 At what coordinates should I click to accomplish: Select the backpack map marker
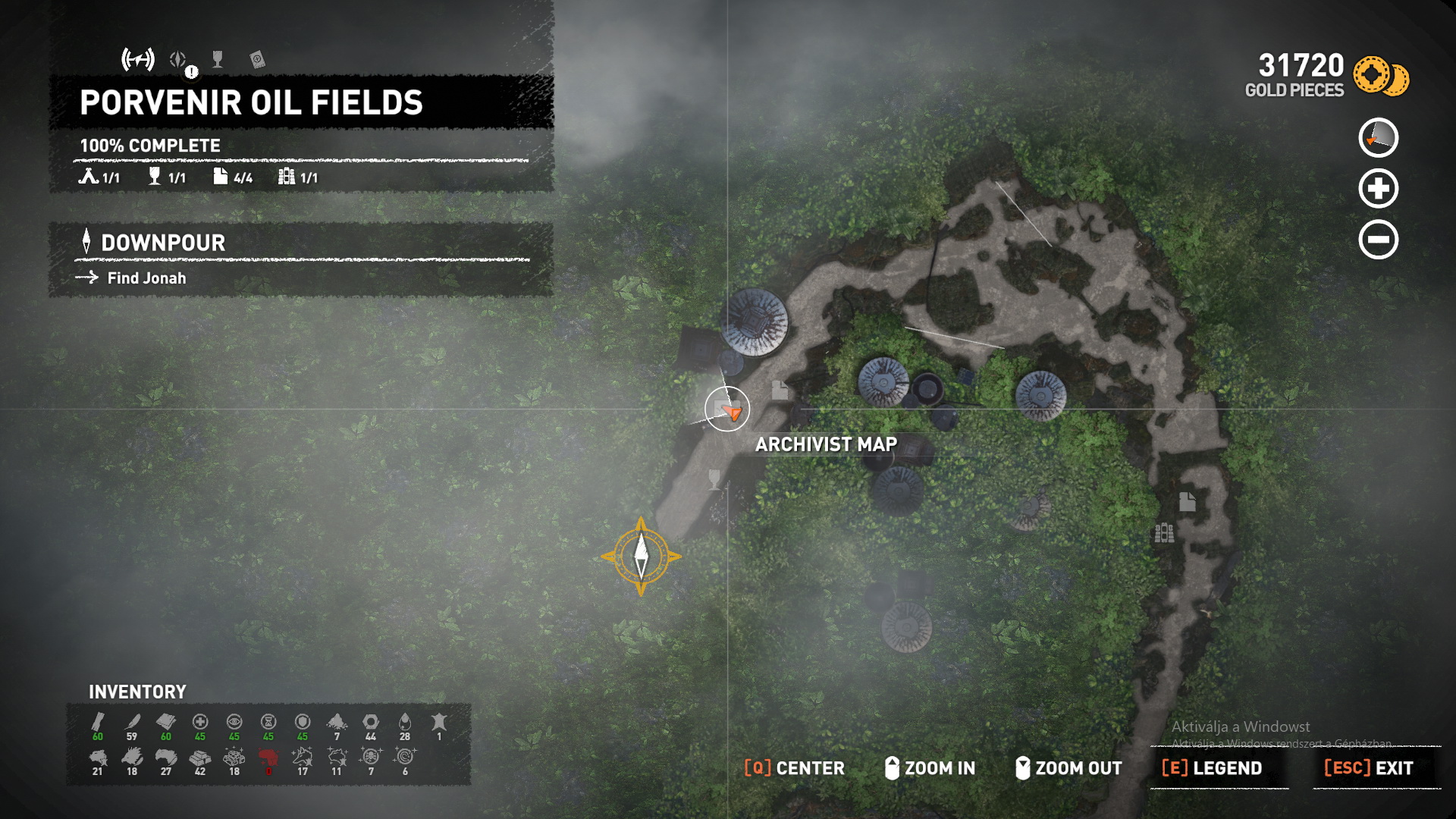click(1164, 533)
